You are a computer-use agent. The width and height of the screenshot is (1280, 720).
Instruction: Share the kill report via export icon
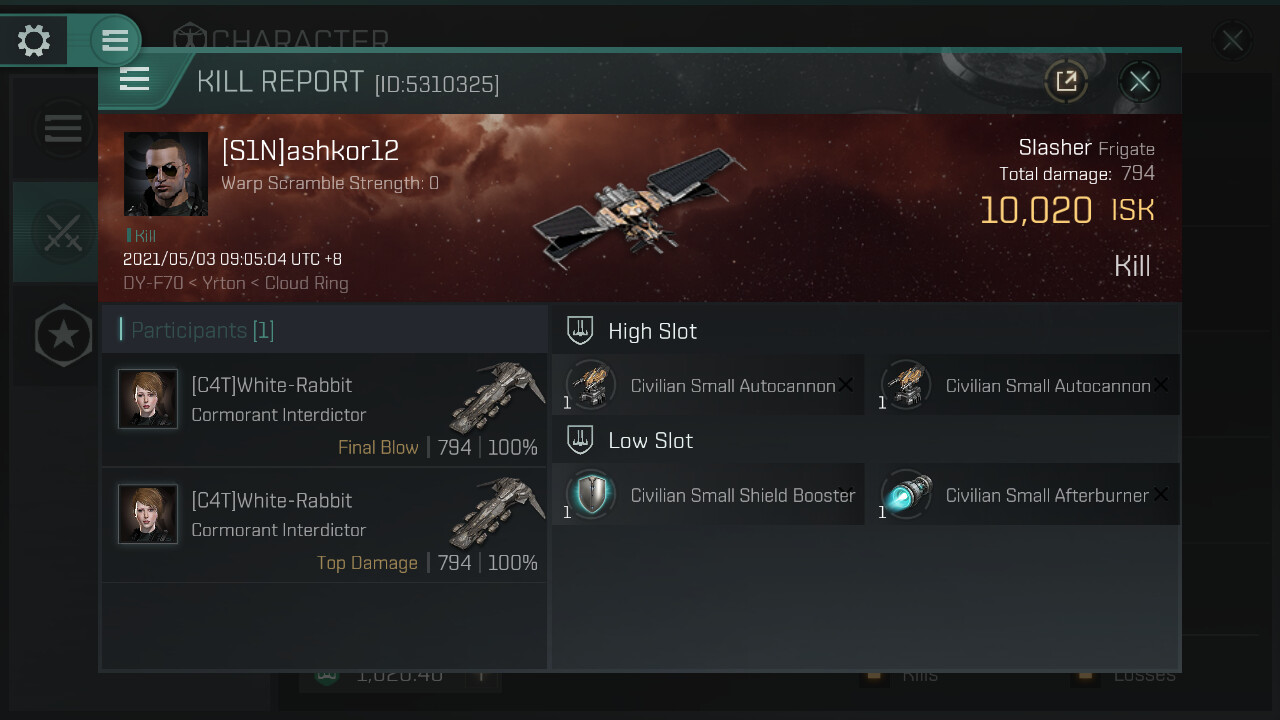(1066, 82)
